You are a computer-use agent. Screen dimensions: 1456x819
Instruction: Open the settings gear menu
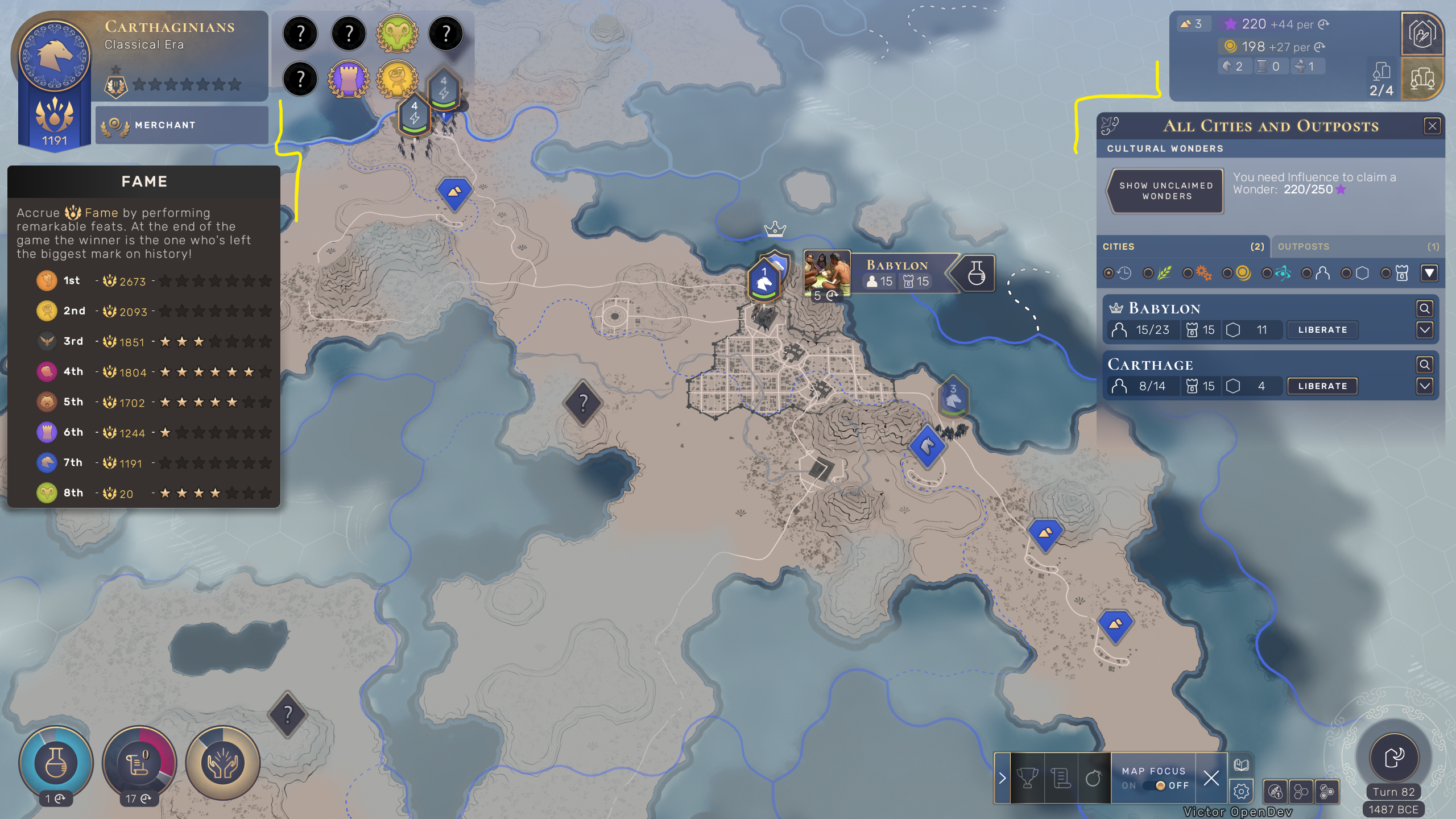pyautogui.click(x=1241, y=791)
